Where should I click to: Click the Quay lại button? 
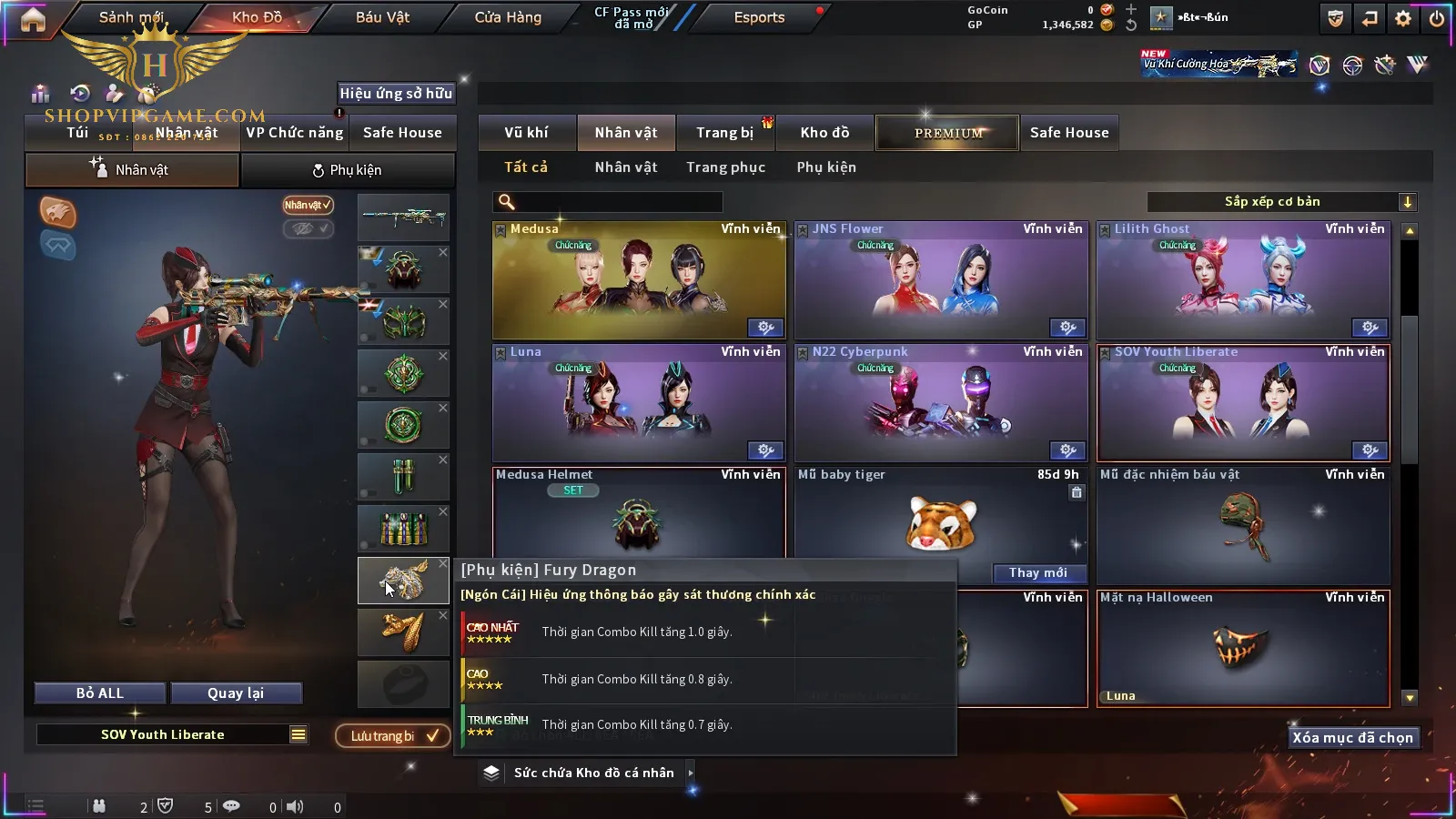coord(236,693)
